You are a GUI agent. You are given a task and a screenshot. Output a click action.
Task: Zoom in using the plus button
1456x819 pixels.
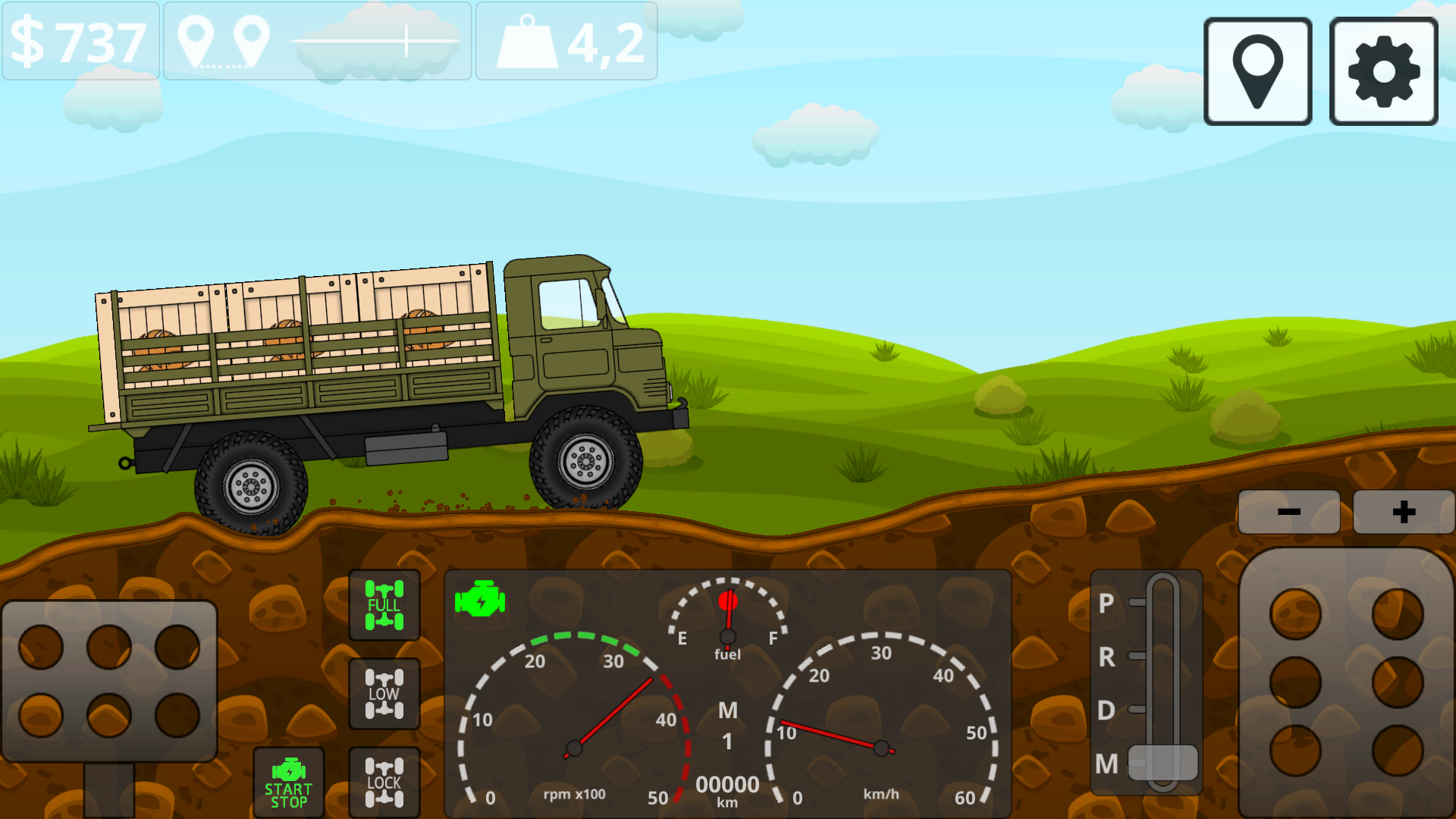1403,511
